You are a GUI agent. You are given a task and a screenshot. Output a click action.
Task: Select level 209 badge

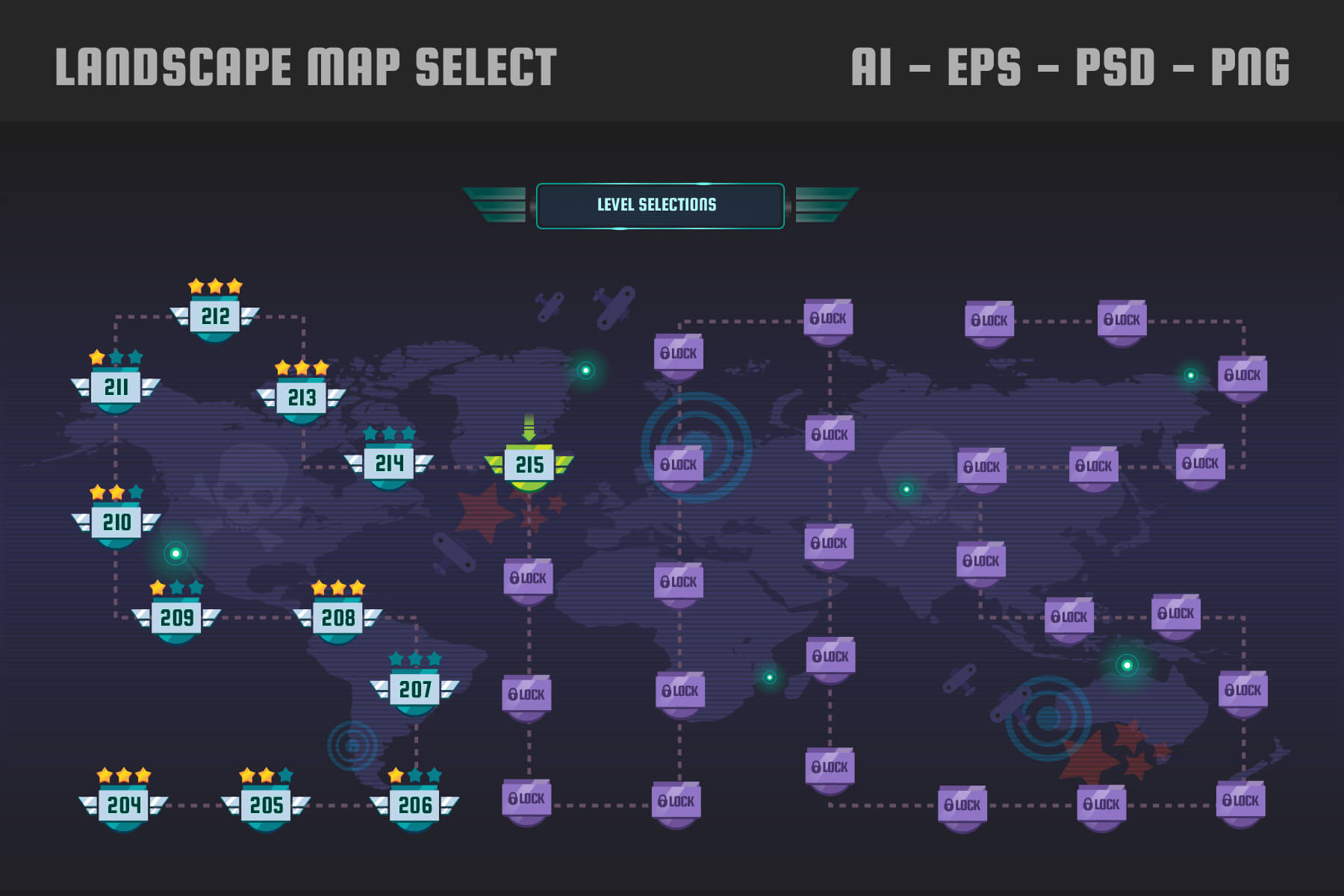coord(176,617)
